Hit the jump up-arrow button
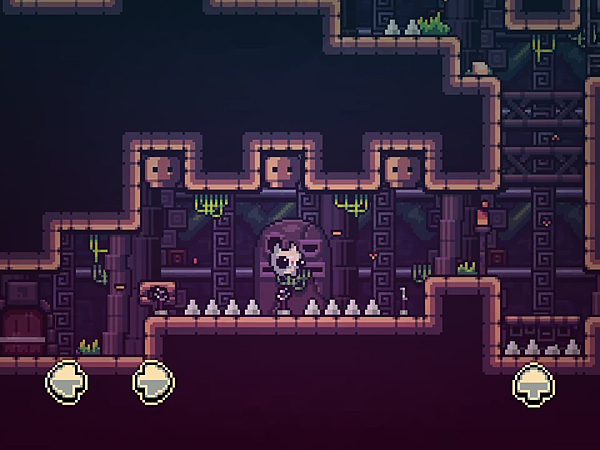Screen dimensions: 600x450 pos(534,383)
